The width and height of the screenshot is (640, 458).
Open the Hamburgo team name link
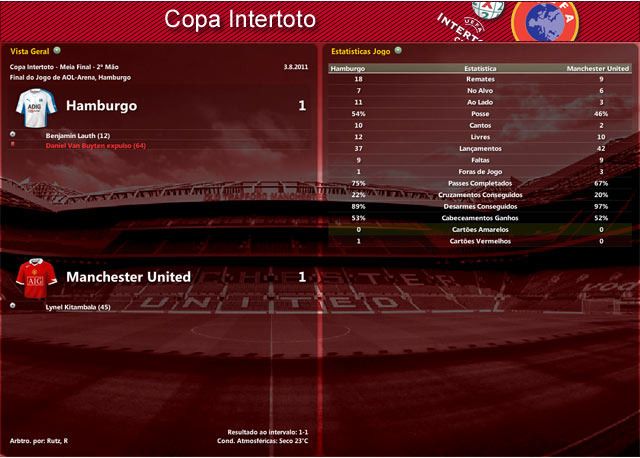[101, 105]
